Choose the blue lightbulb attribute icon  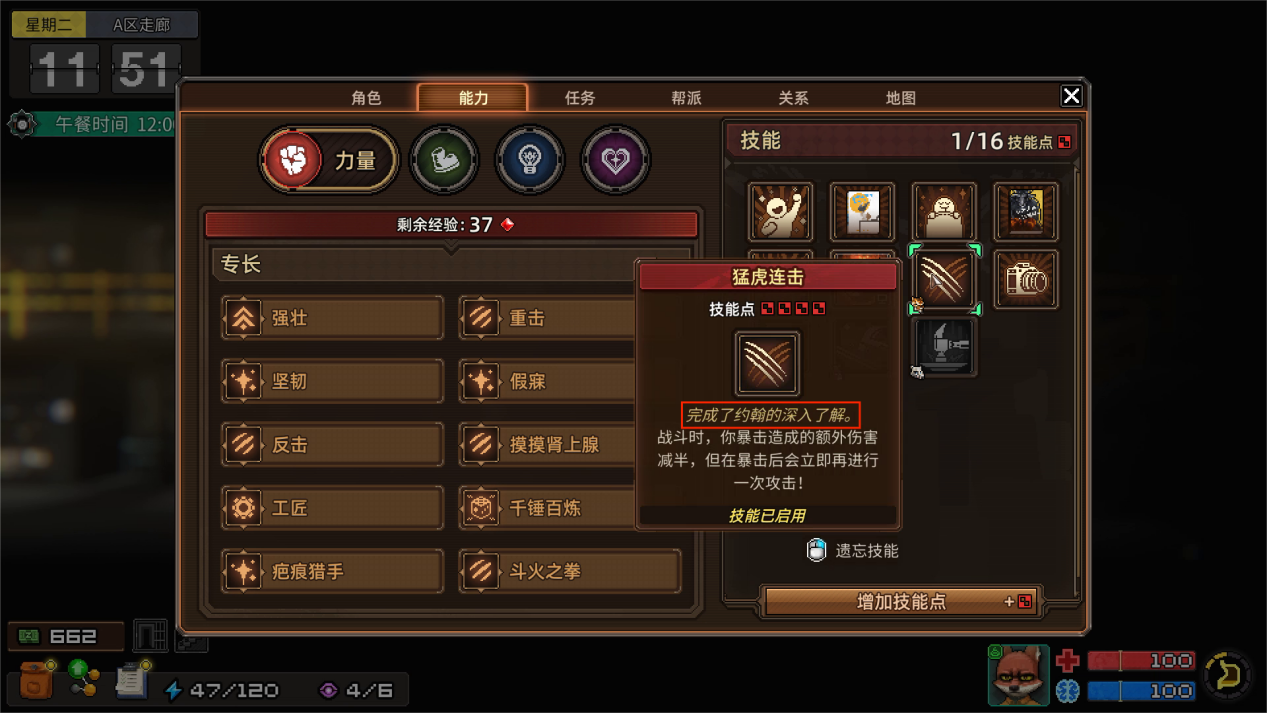tap(529, 159)
